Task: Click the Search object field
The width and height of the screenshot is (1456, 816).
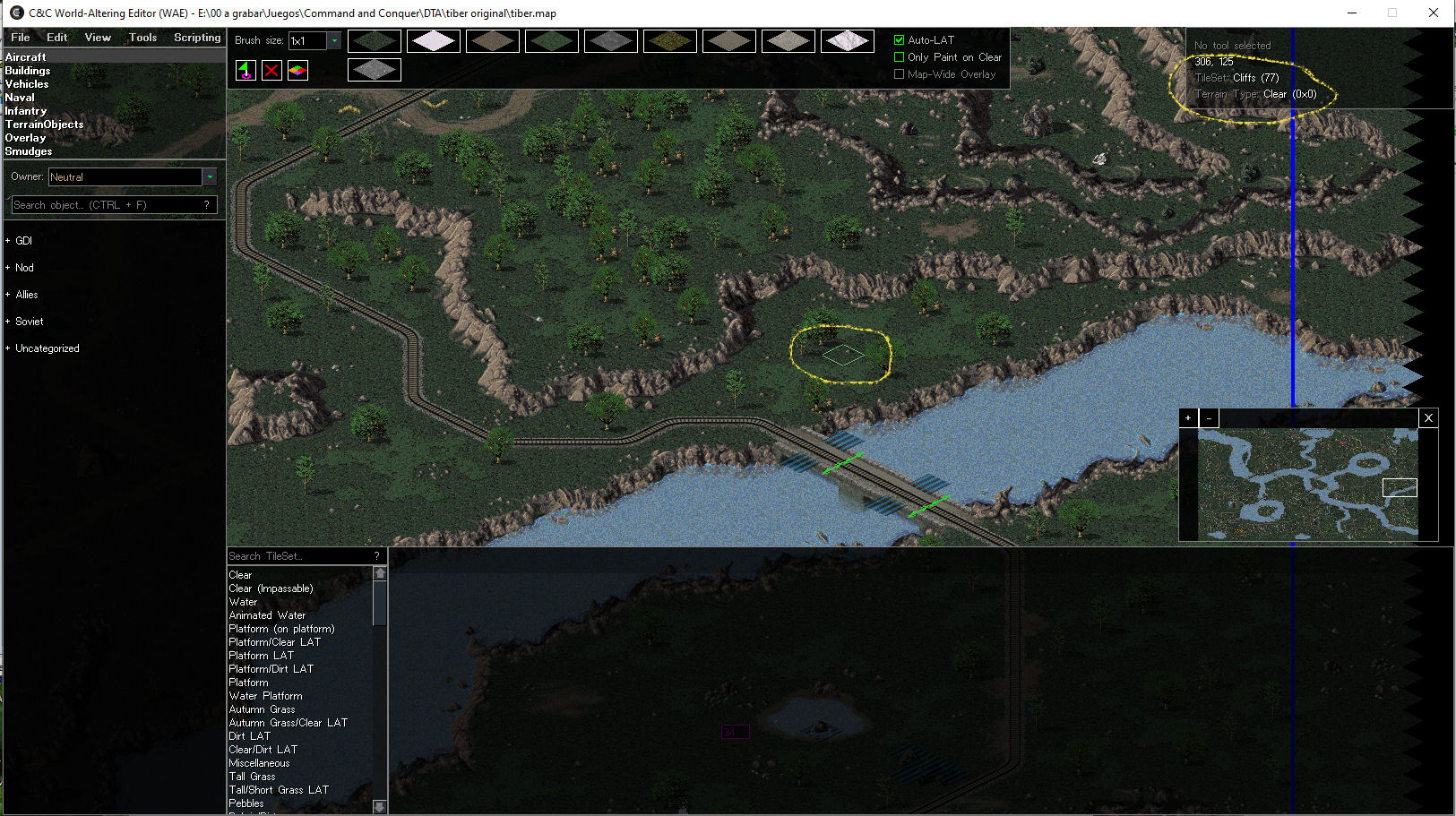Action: pyautogui.click(x=108, y=205)
